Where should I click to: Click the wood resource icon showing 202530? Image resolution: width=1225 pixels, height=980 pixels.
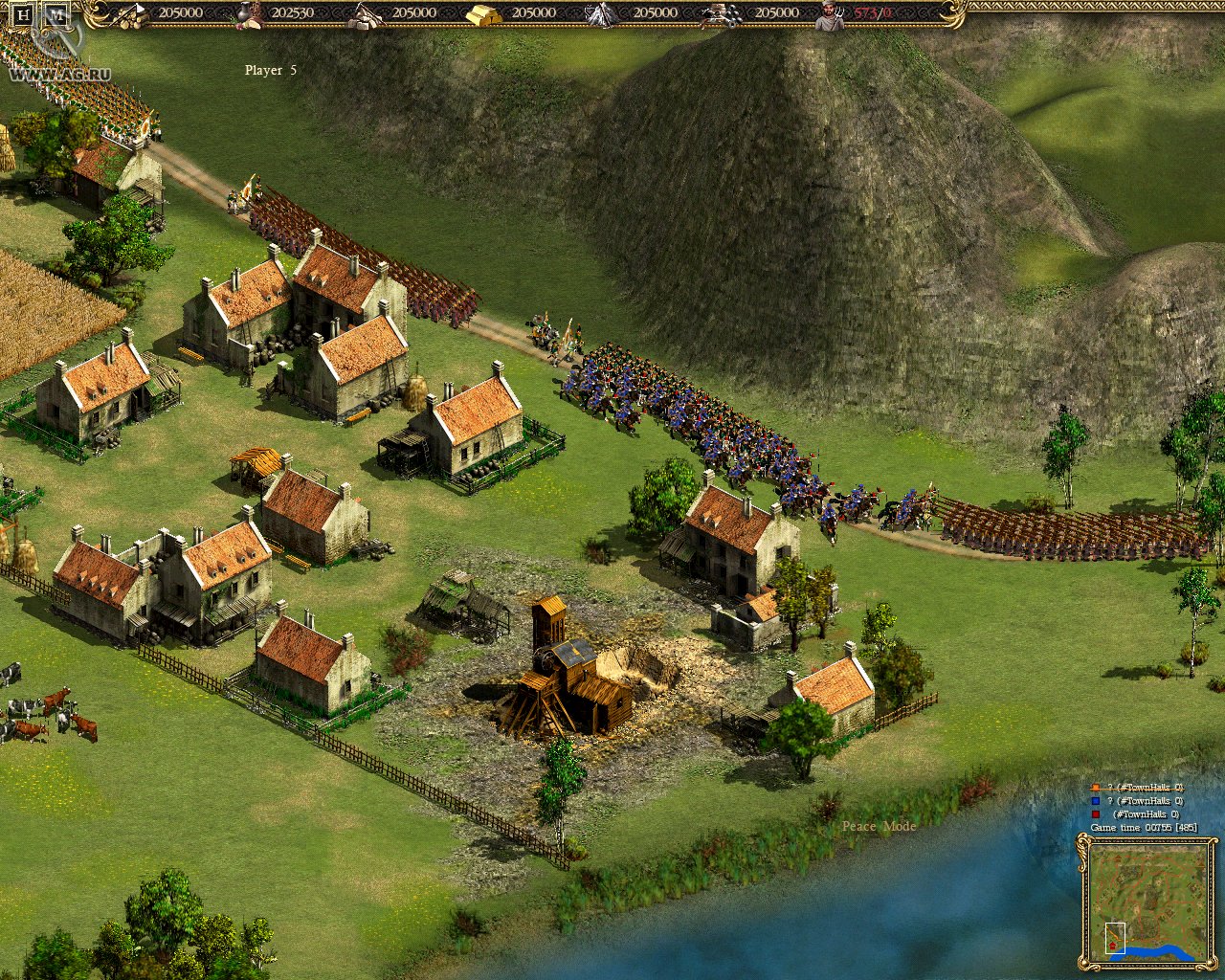pos(247,12)
